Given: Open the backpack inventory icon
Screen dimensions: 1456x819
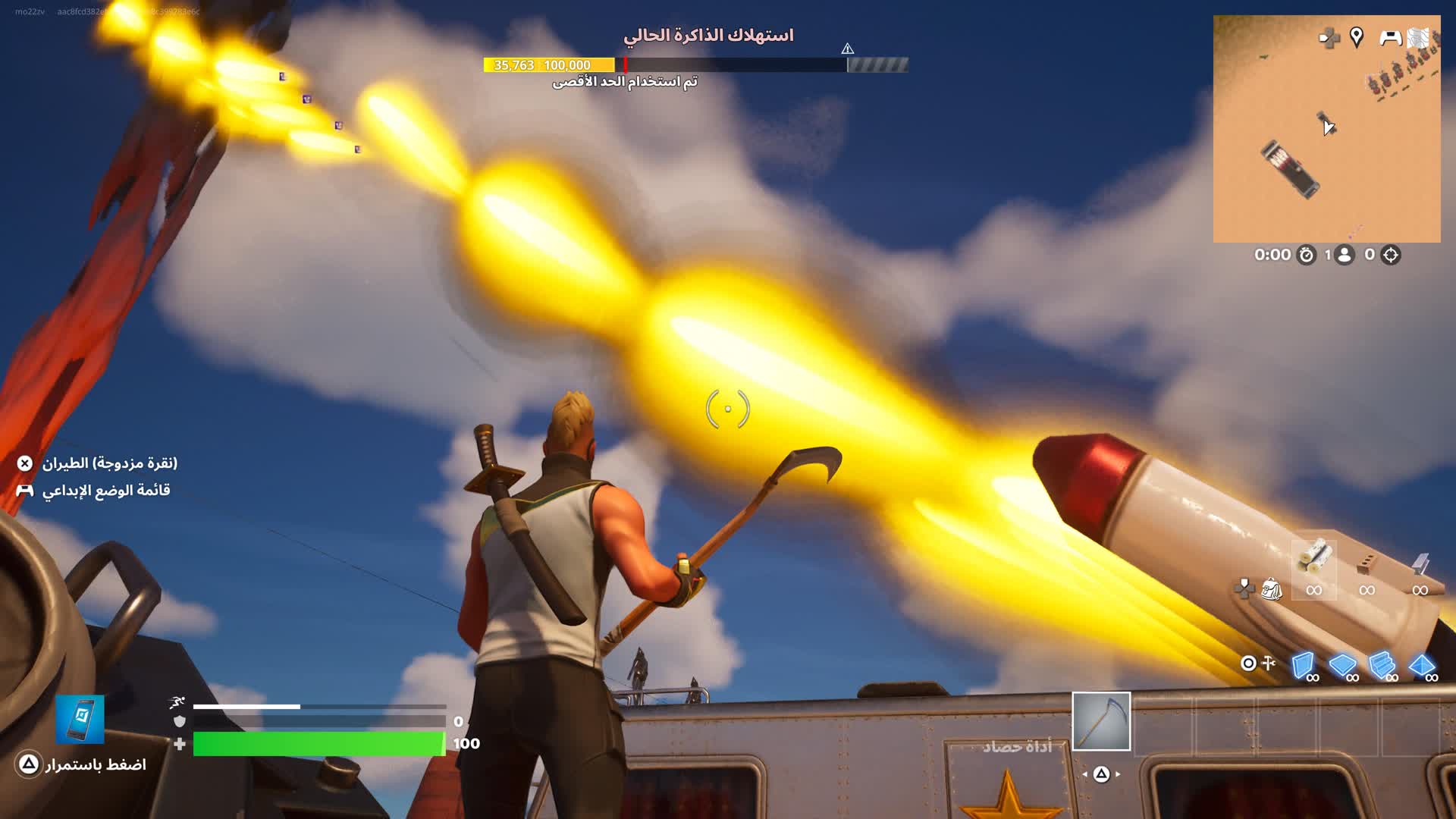Looking at the screenshot, I should (1272, 589).
